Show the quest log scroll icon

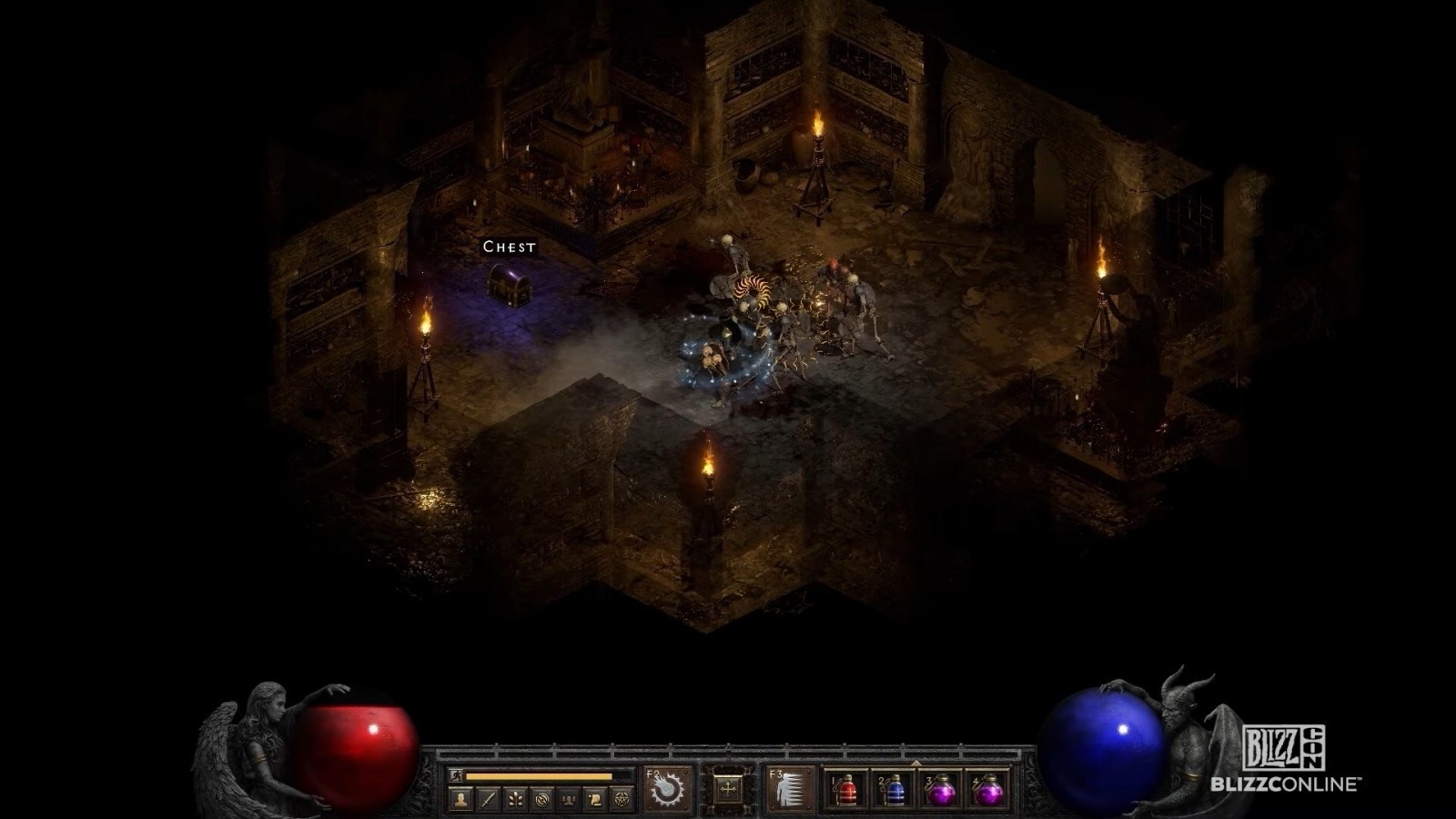click(596, 800)
